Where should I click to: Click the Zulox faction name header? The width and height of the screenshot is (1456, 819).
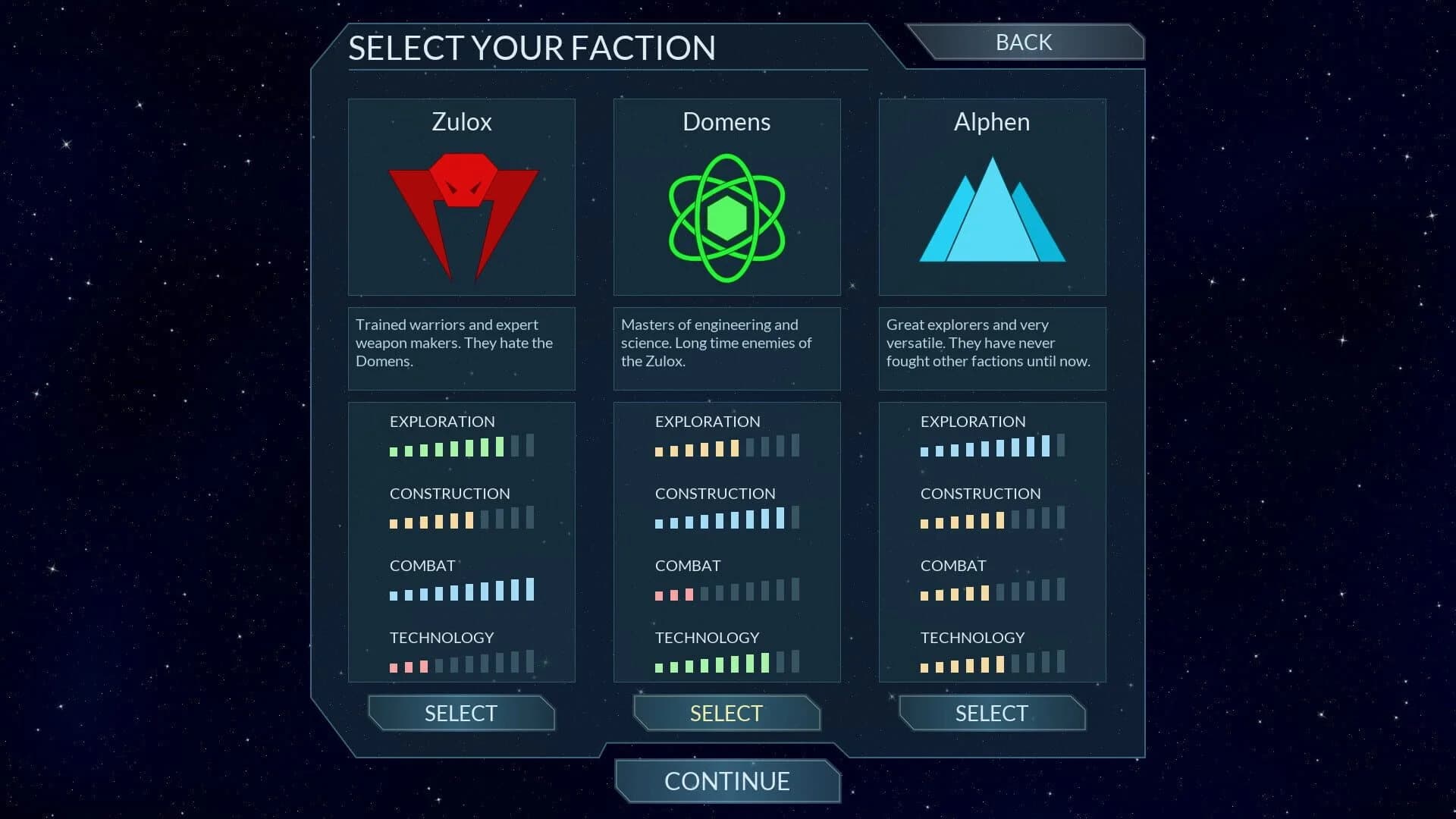[461, 121]
